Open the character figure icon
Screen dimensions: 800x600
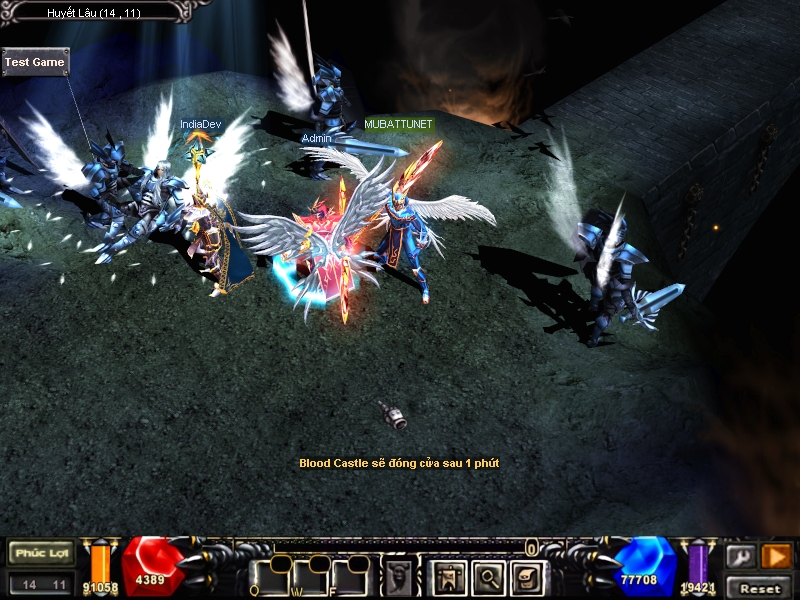(x=448, y=577)
